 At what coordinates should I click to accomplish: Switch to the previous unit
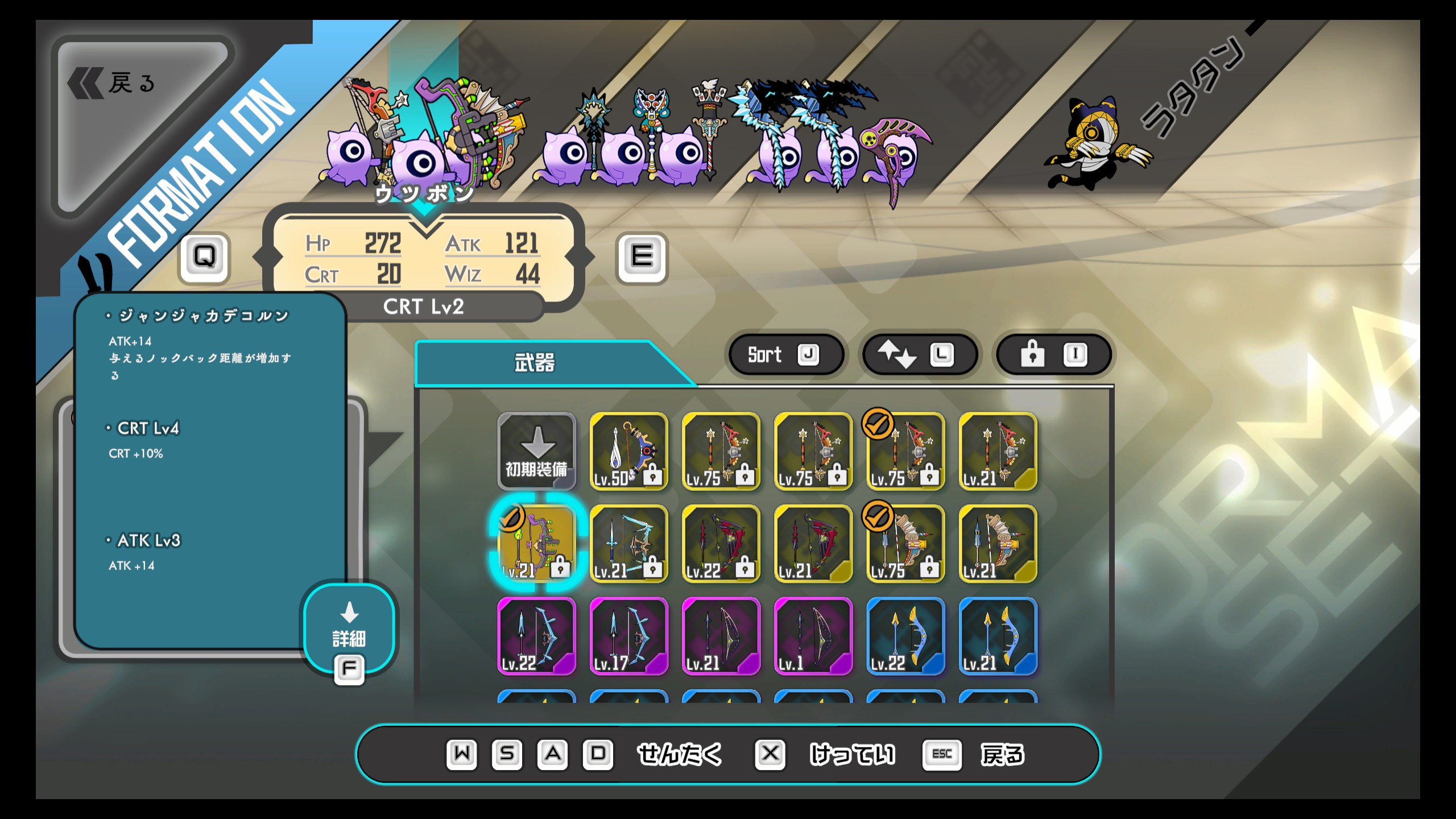[204, 256]
